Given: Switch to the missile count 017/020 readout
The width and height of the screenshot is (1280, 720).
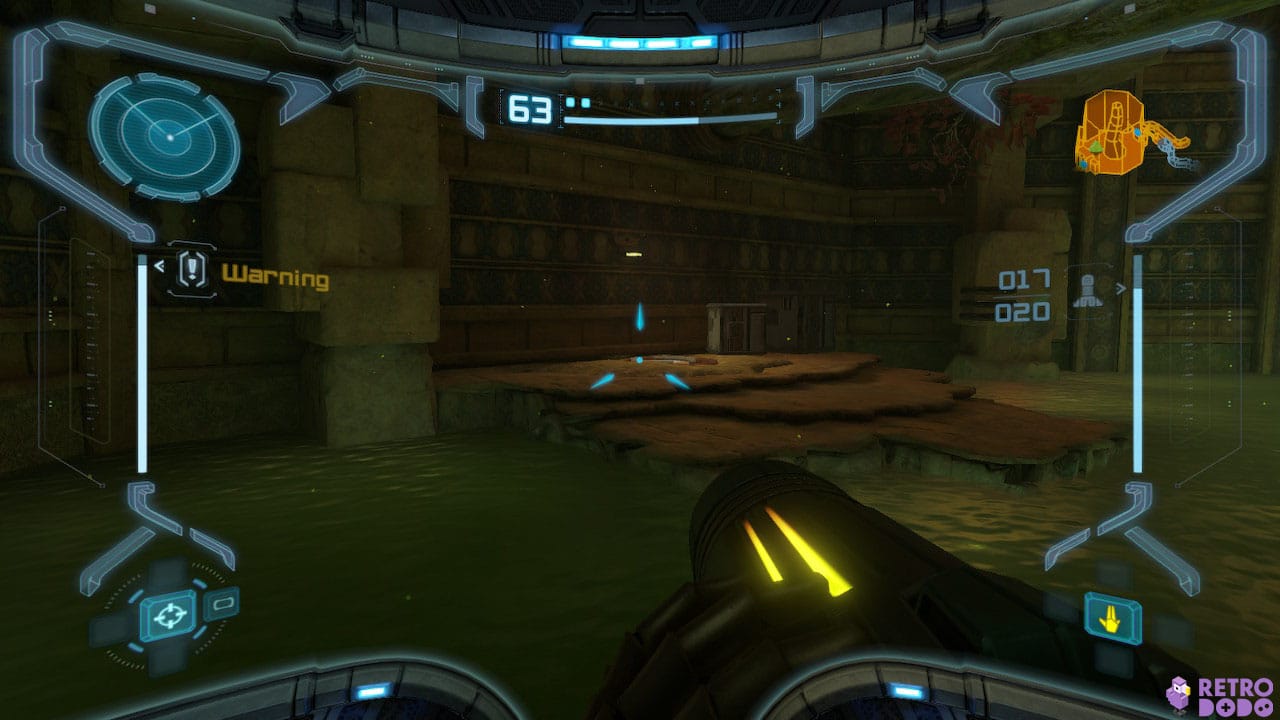Looking at the screenshot, I should (x=1022, y=296).
